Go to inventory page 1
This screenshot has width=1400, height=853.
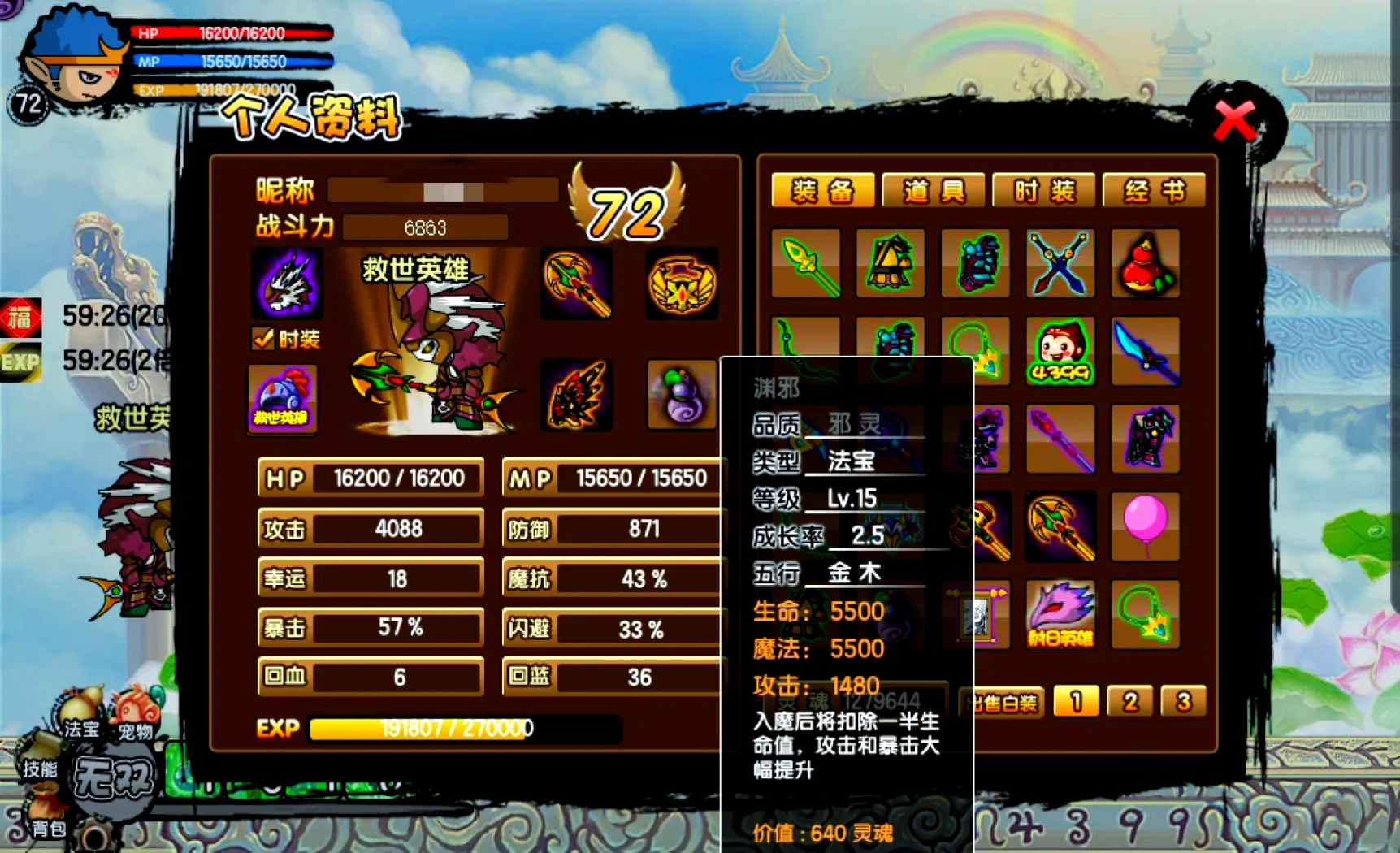1076,701
